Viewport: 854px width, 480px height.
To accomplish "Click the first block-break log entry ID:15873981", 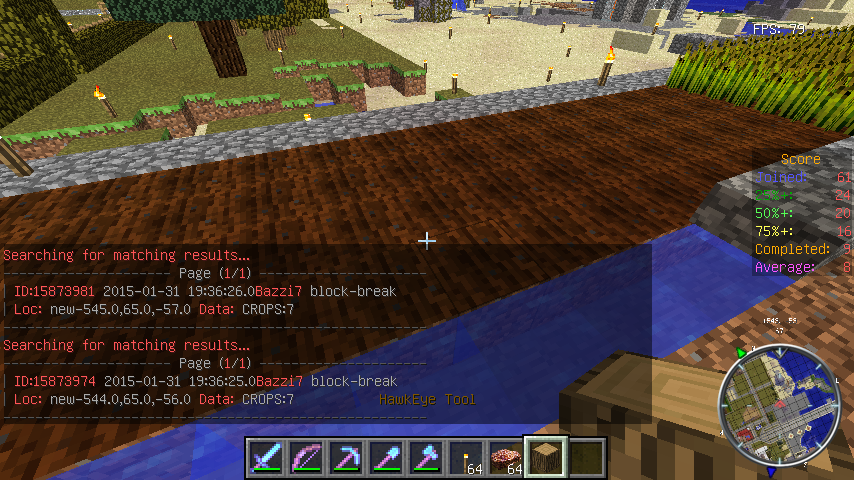I will 200,291.
